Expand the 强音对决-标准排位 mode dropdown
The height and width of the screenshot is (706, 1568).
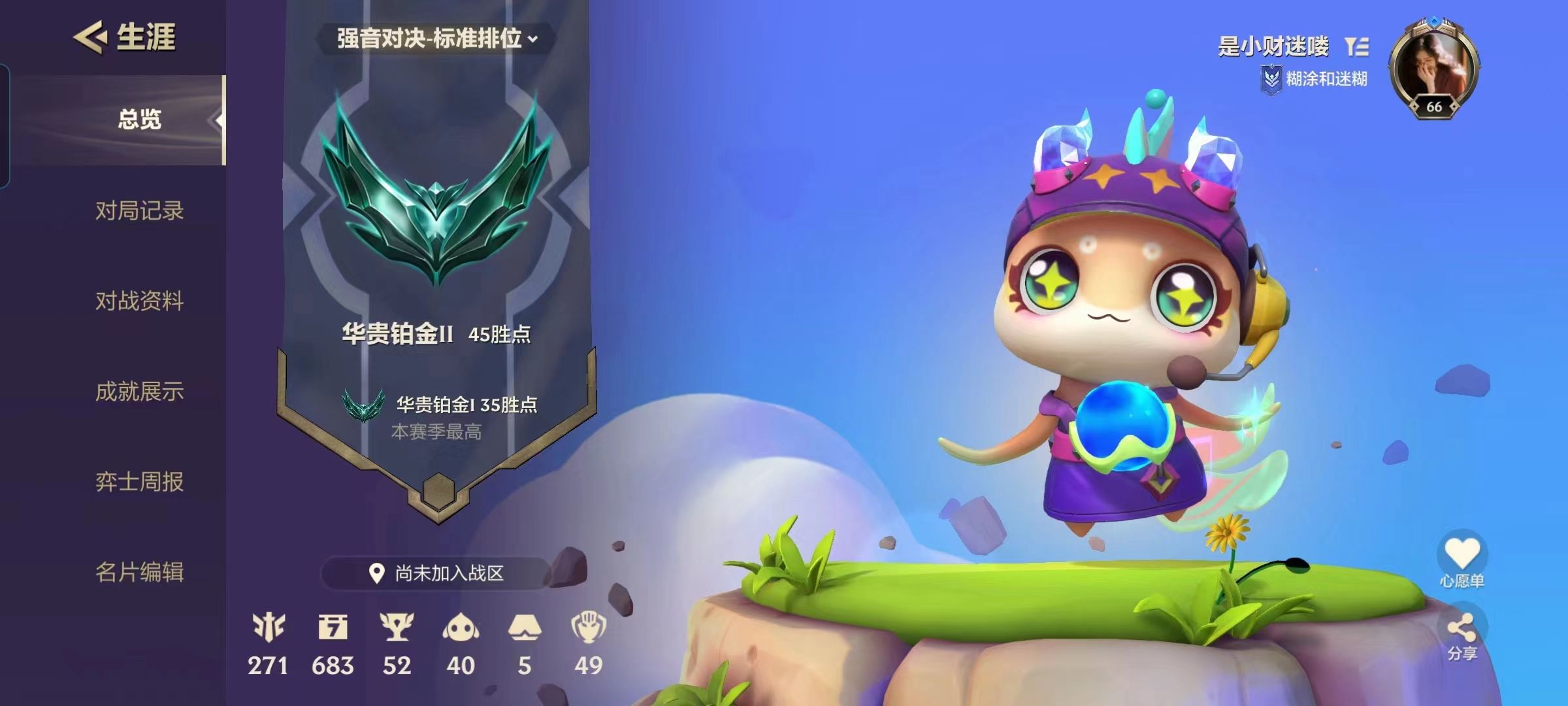coord(428,39)
